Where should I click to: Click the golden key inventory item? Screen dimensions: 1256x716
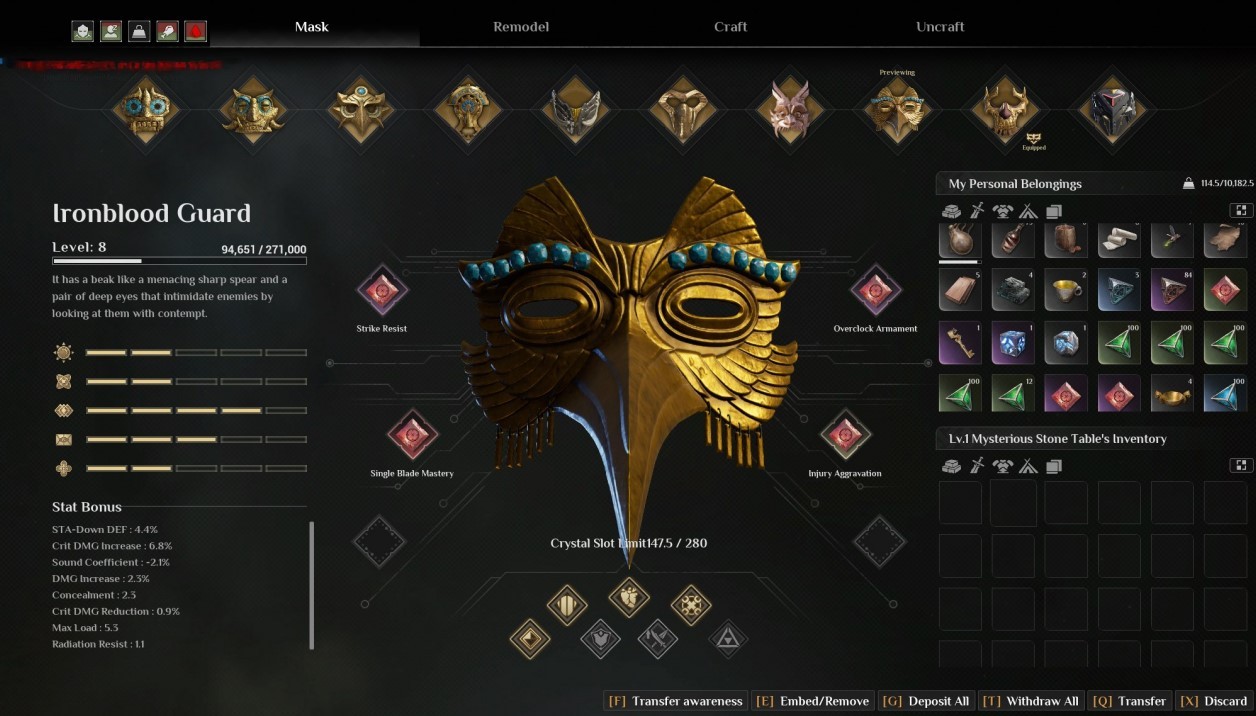pos(960,343)
